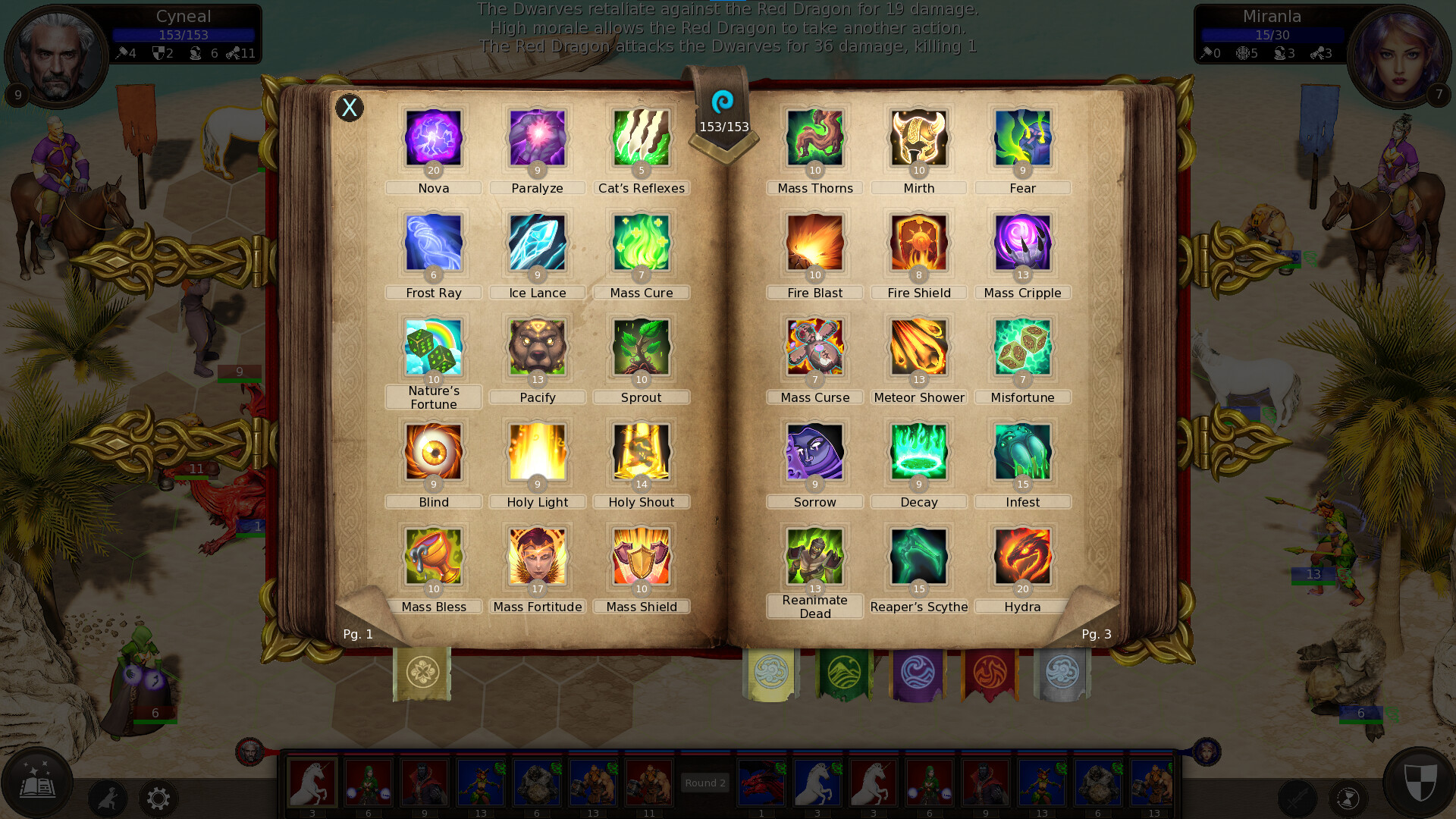Close the spellbook with the X button

(x=350, y=108)
